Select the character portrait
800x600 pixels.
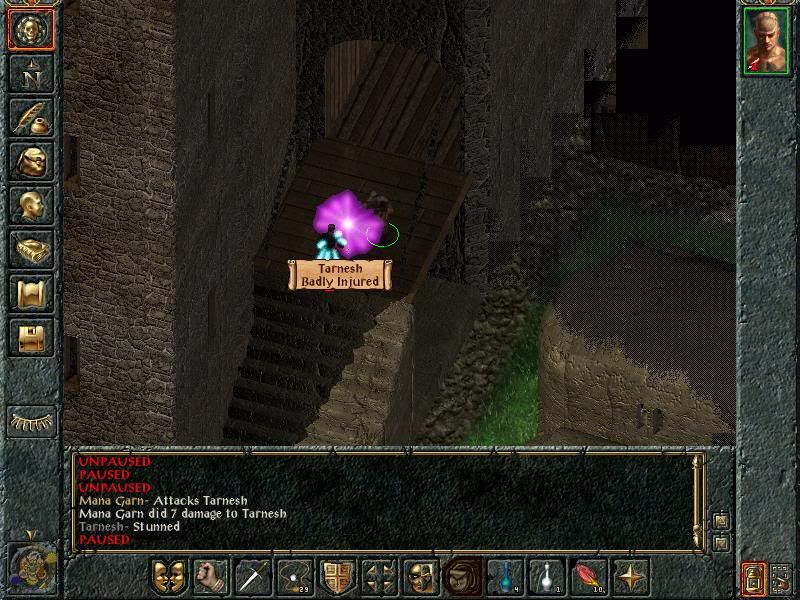pyautogui.click(x=766, y=44)
